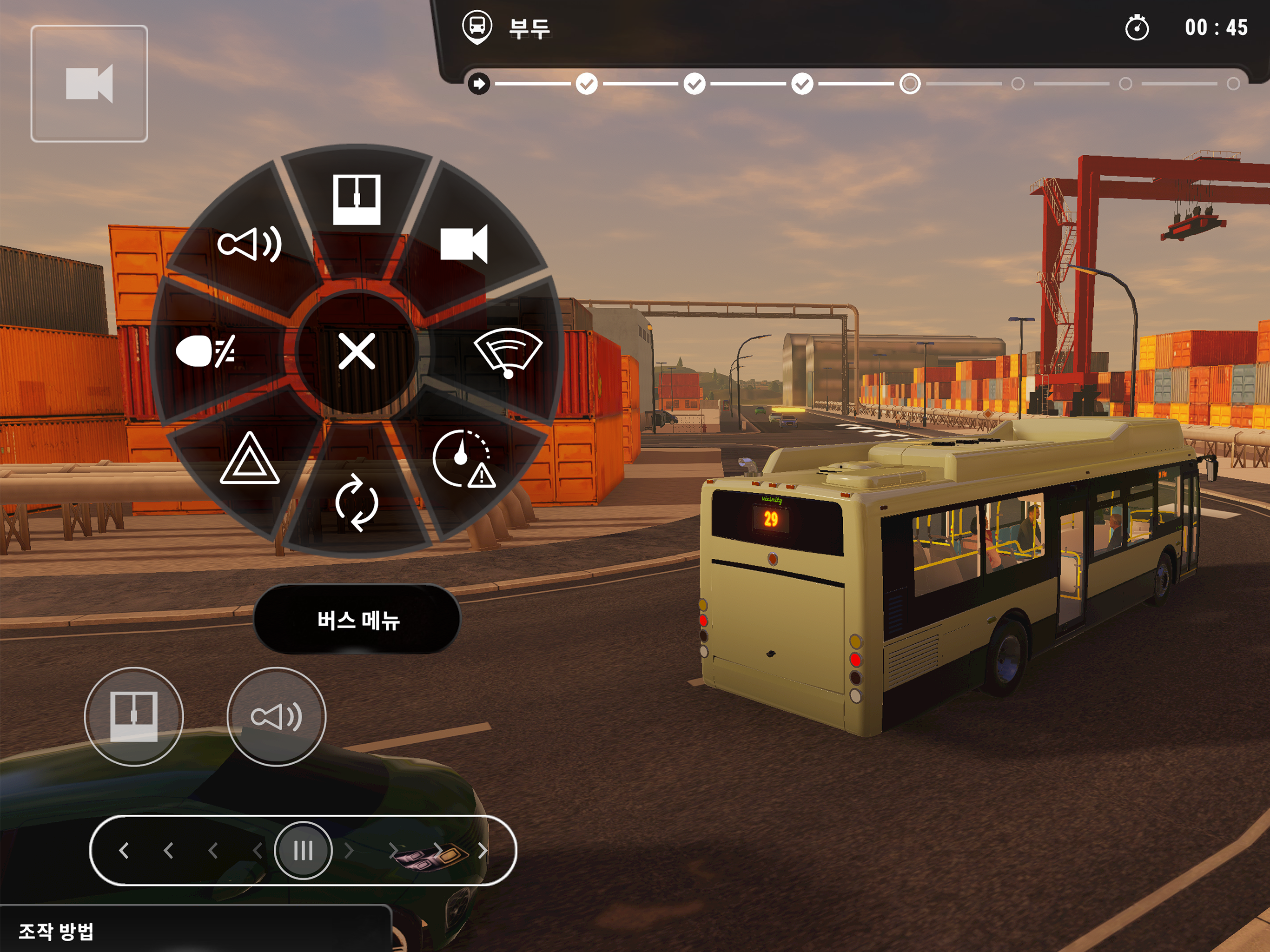The image size is (1270, 952).
Task: Choose the circular arrows option
Action: (x=357, y=502)
